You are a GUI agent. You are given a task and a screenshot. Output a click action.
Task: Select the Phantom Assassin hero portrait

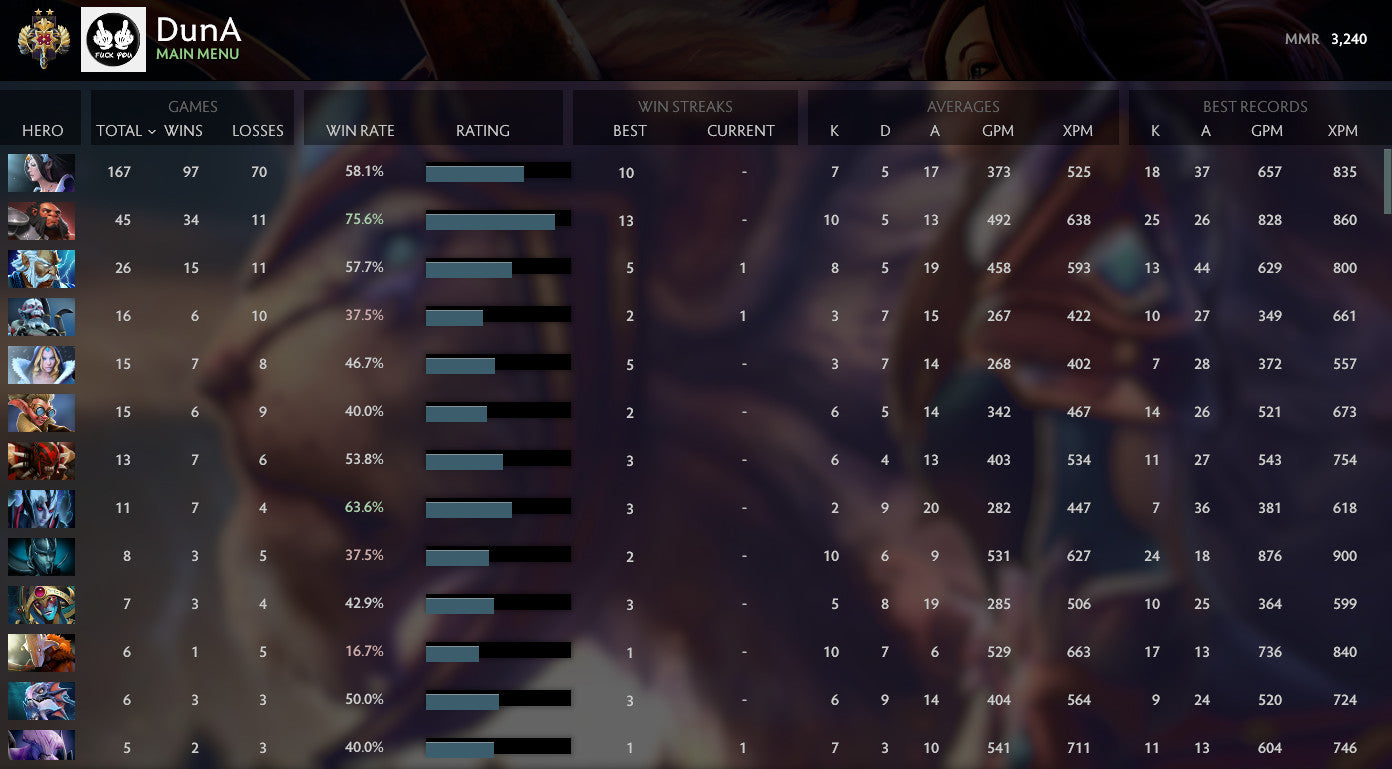pos(41,556)
